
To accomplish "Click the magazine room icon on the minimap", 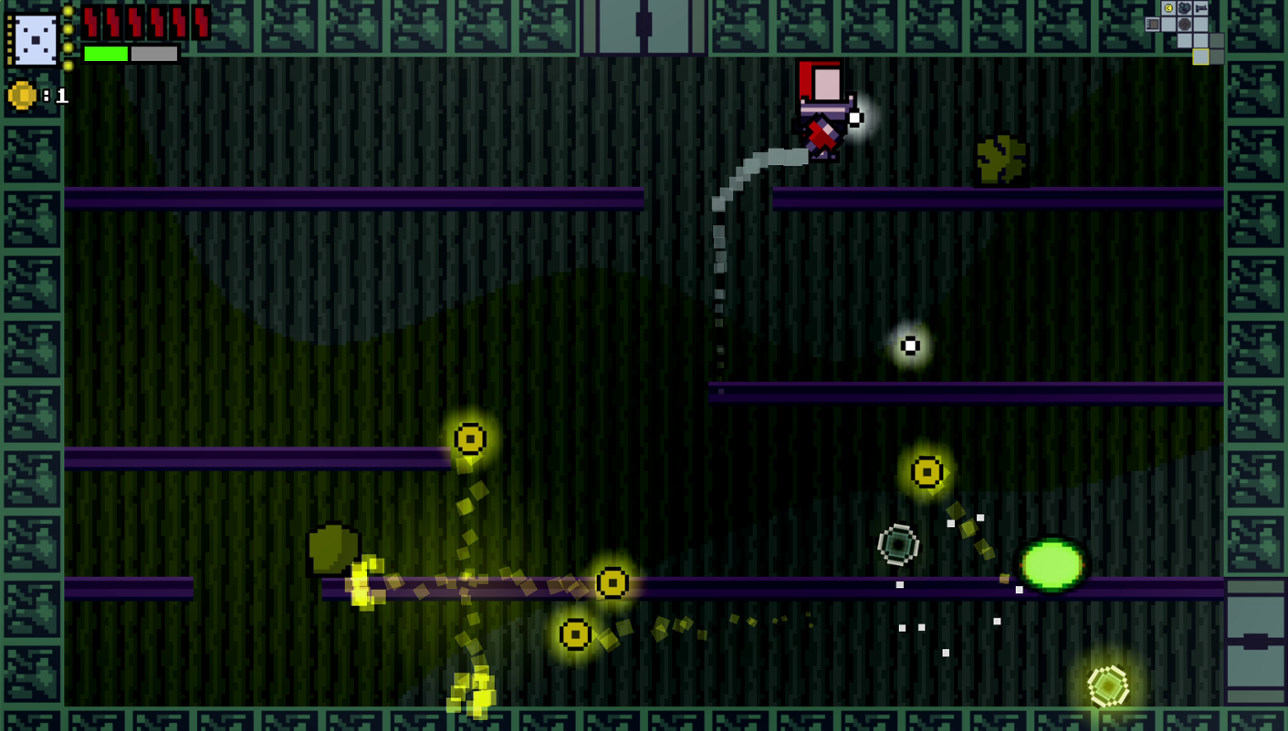I will tap(1152, 24).
